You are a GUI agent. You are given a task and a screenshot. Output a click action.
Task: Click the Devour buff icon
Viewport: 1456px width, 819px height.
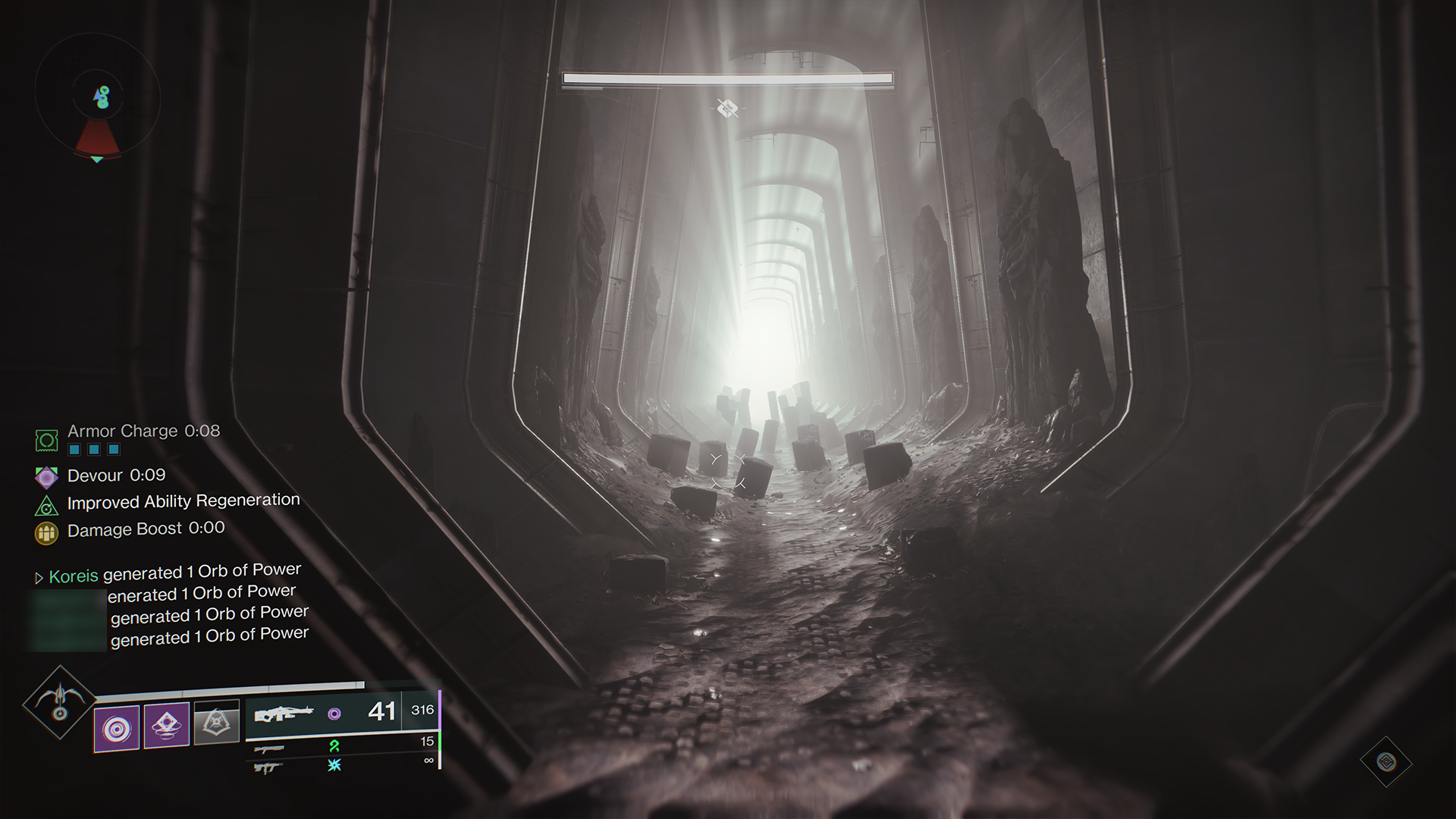pyautogui.click(x=47, y=476)
